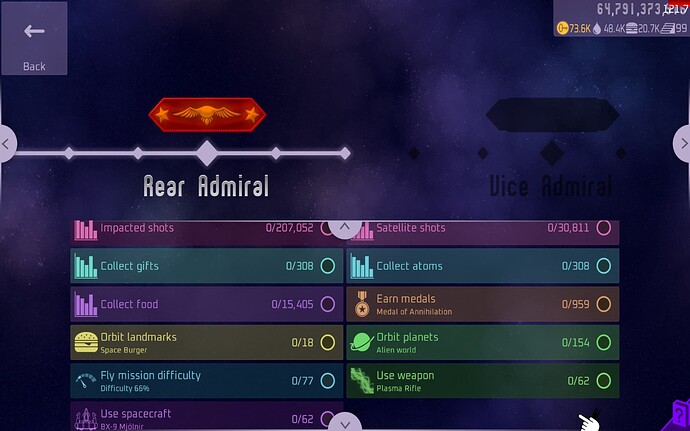The width and height of the screenshot is (690, 431).
Task: Open the Use weapon Plasma Rifle row
Action: 482,380
